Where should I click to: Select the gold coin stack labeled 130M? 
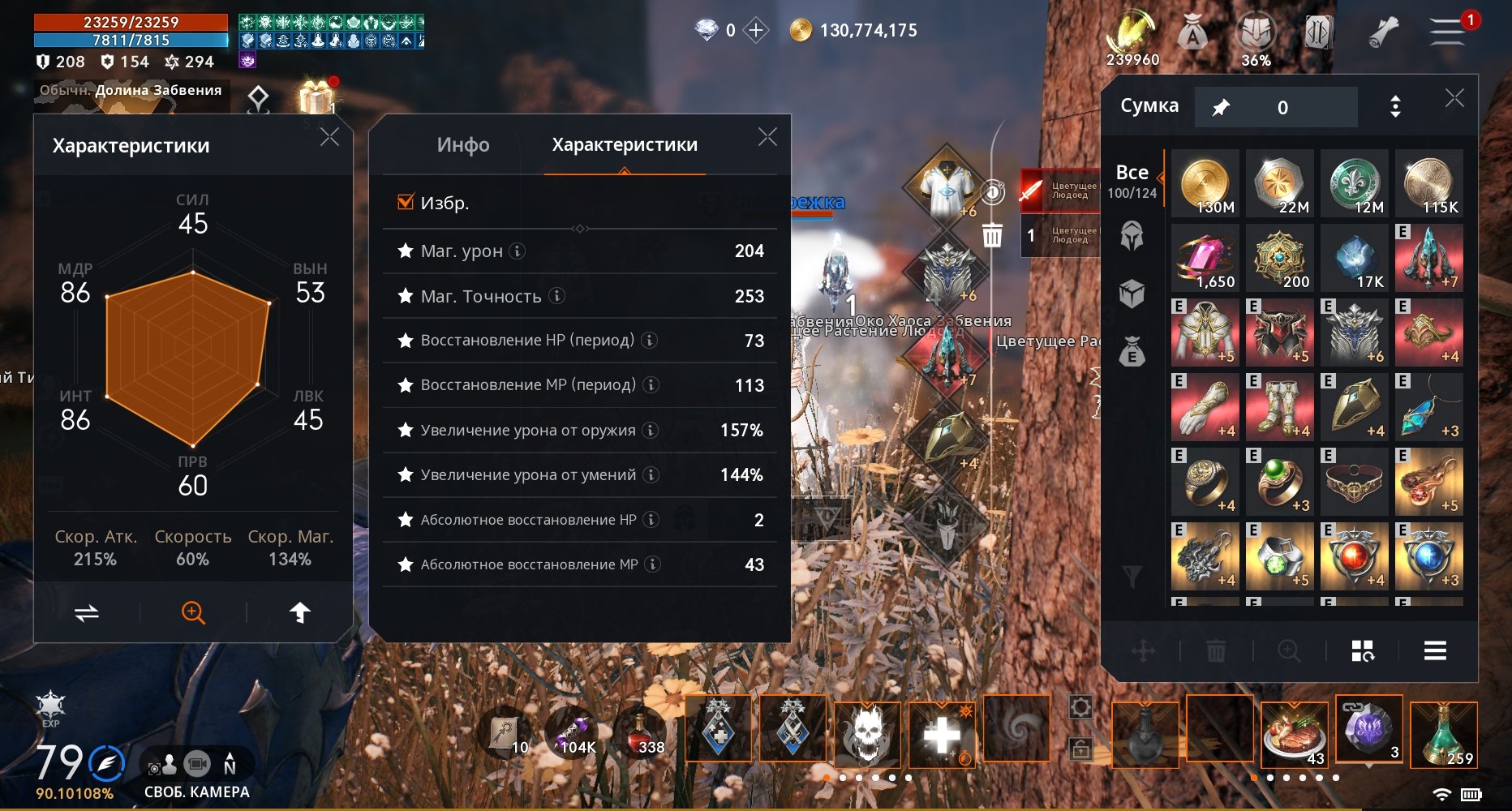[1205, 183]
